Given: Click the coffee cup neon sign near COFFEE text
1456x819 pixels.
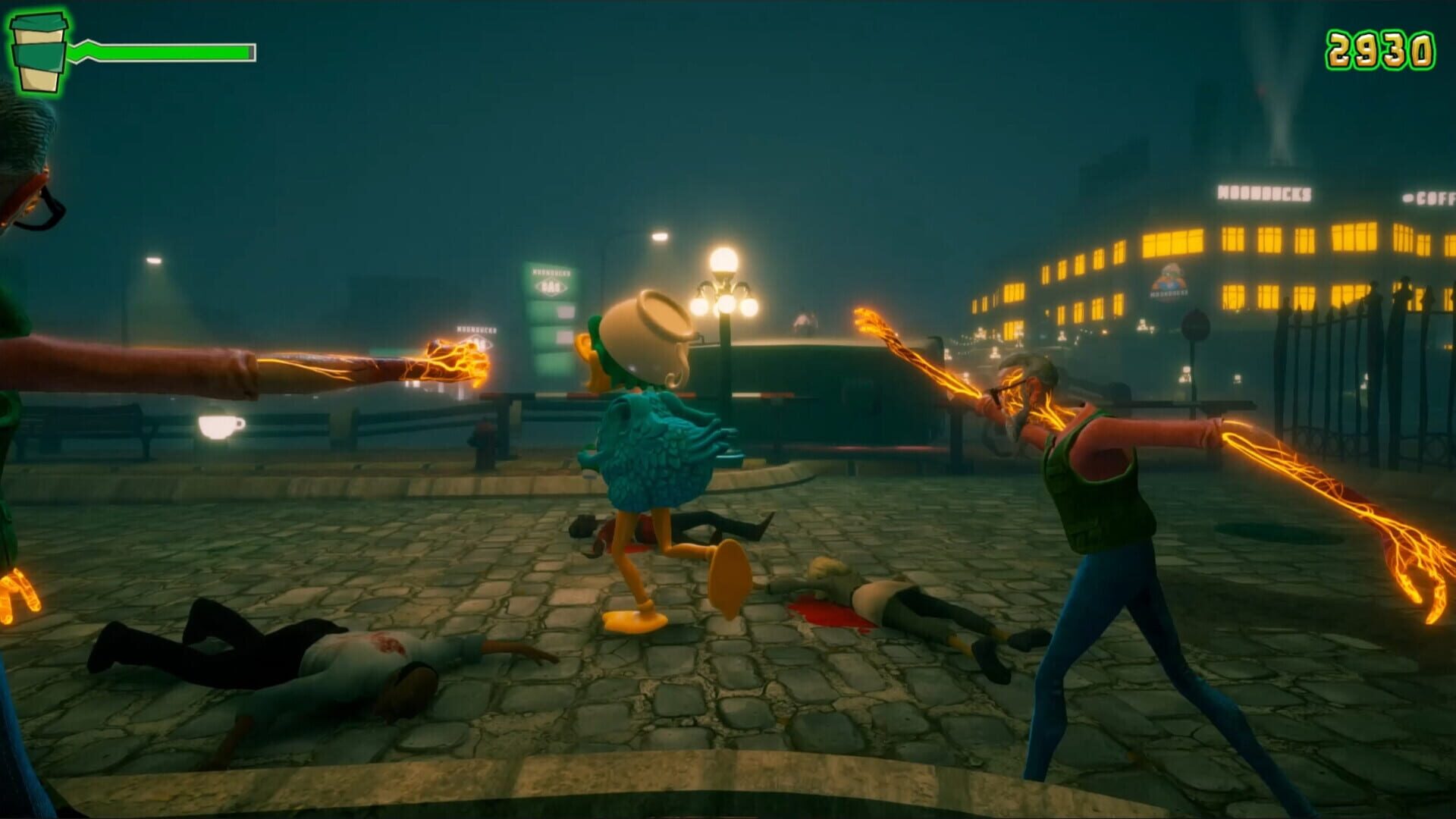Looking at the screenshot, I should (1409, 198).
